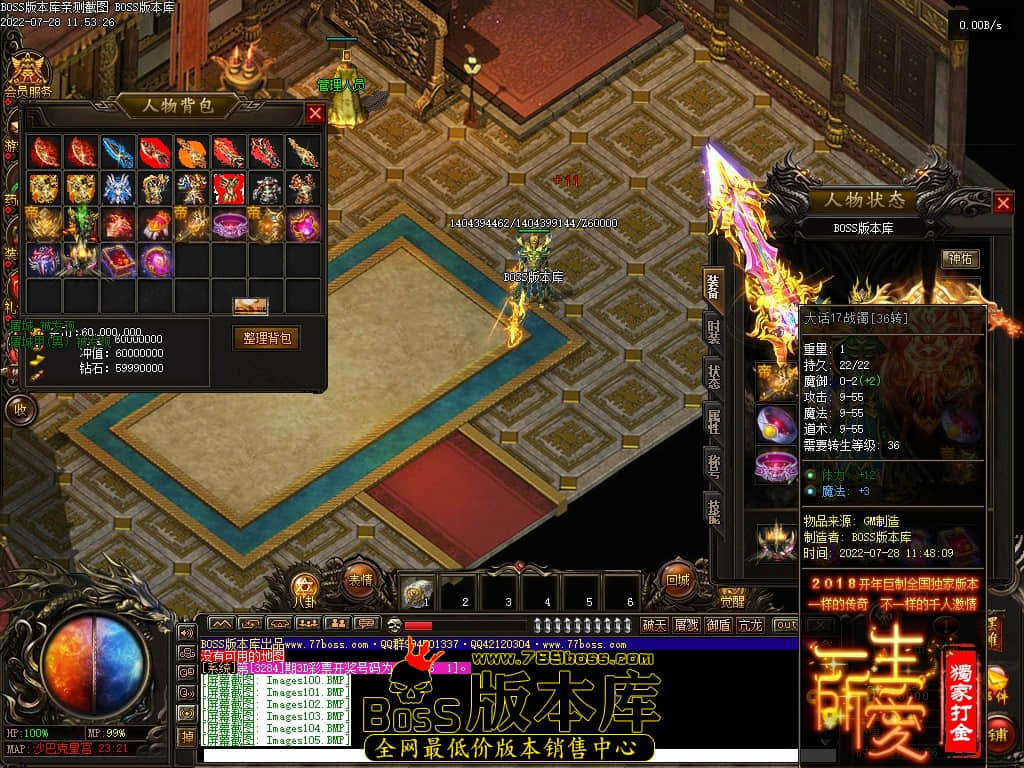This screenshot has width=1024, height=768.
Task: Switch to the 时装 fashion tab
Action: click(x=714, y=331)
